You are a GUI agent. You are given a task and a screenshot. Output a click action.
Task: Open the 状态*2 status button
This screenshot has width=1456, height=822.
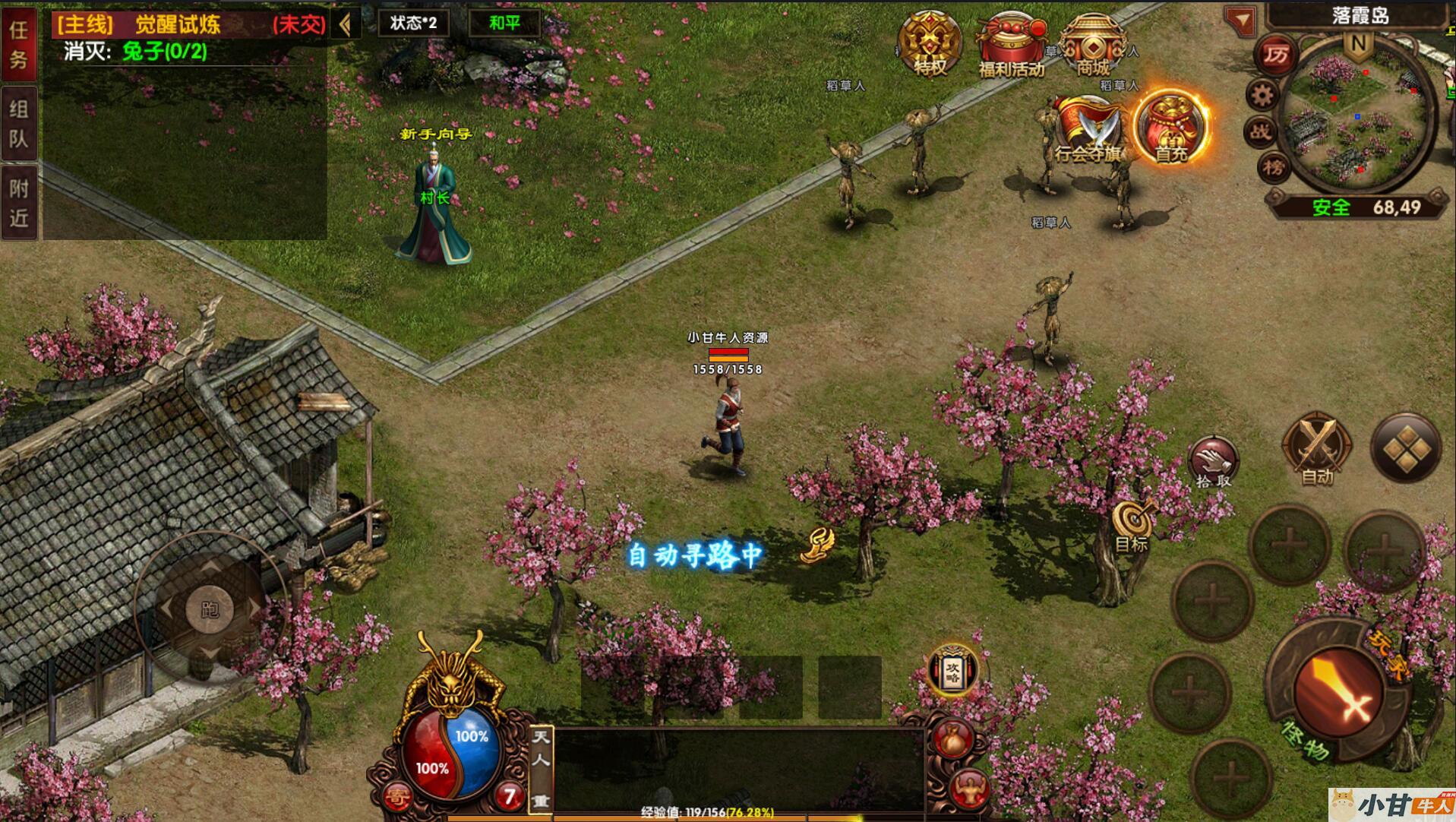coord(413,23)
